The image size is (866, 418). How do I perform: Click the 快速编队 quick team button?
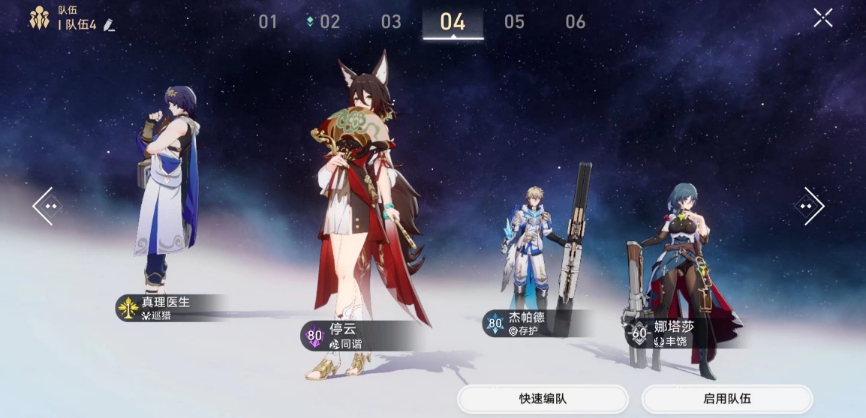coord(543,399)
